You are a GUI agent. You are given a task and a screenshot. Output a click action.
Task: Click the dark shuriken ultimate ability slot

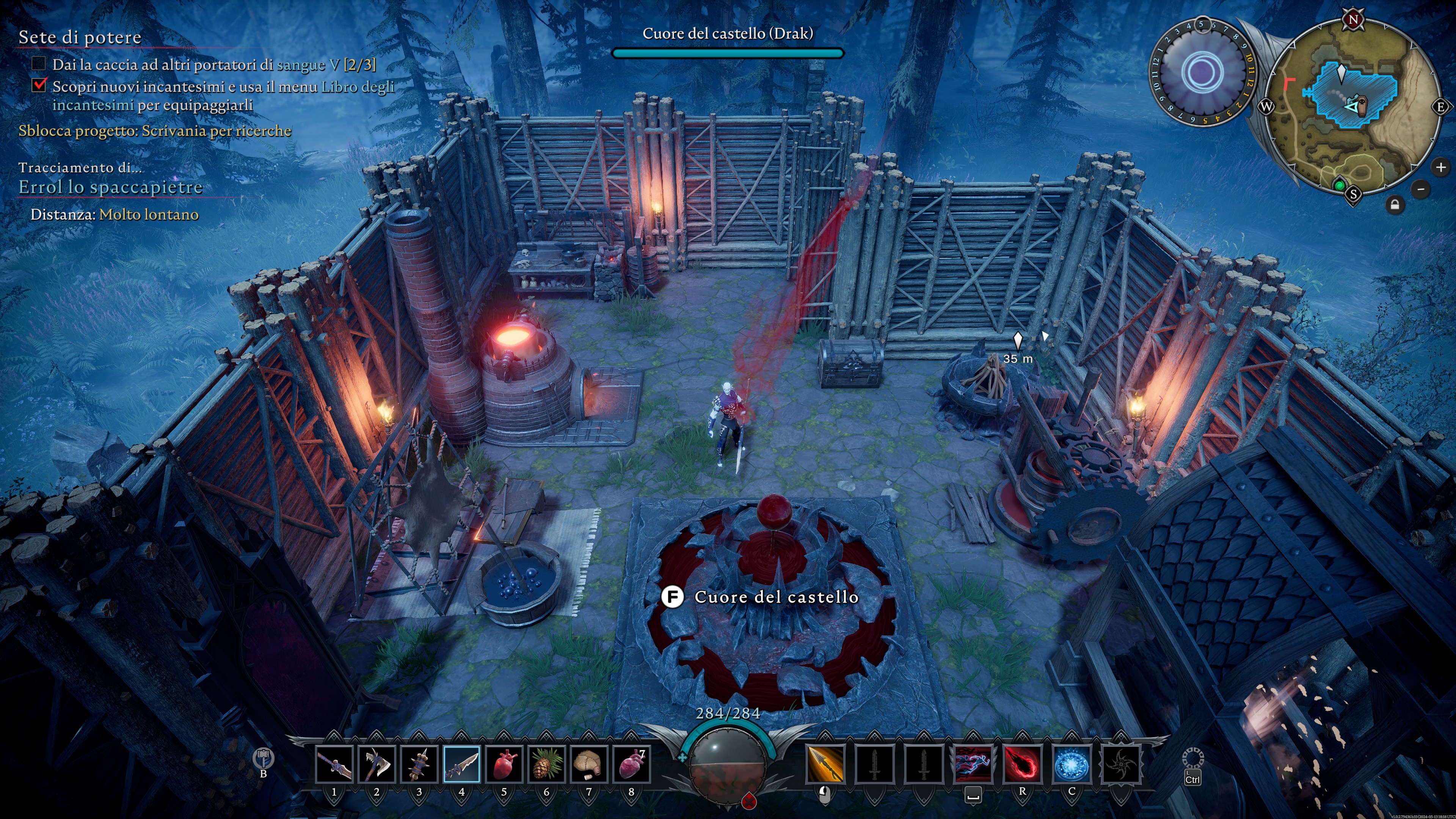pos(1121,764)
